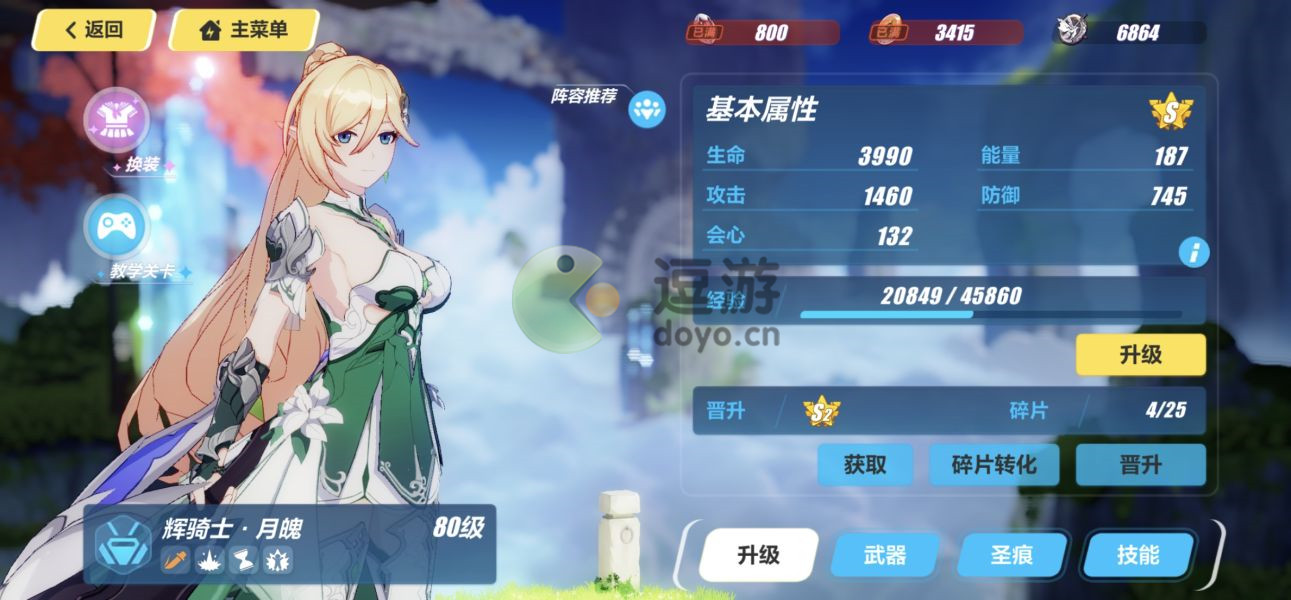
Task: Tap the 6864 crystal currency counter
Action: (x=1130, y=33)
